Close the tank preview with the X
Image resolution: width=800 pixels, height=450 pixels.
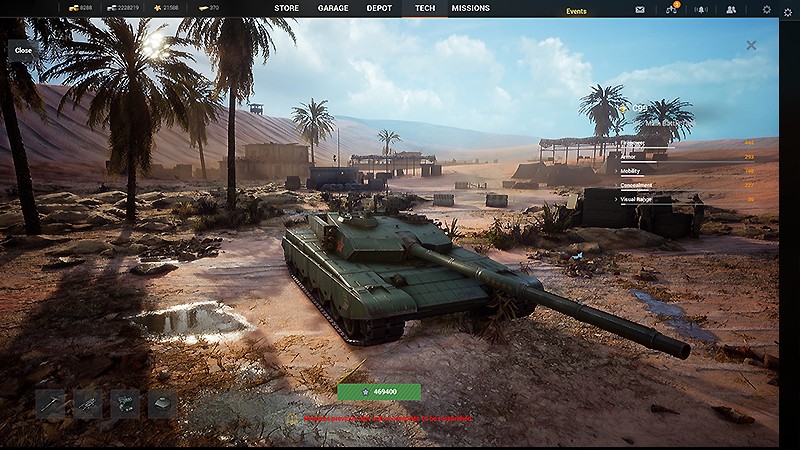[751, 45]
